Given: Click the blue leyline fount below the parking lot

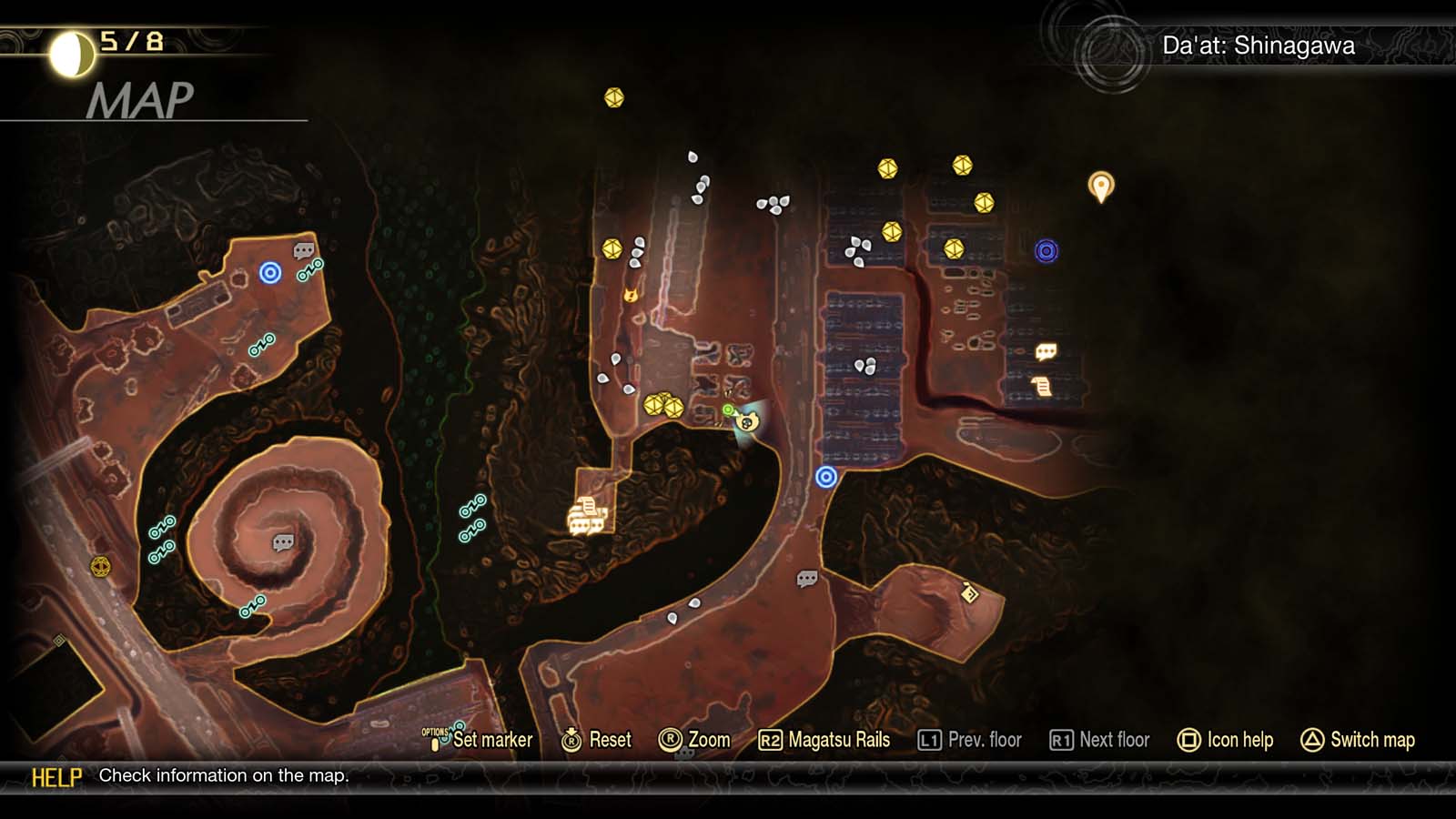Looking at the screenshot, I should click(824, 475).
